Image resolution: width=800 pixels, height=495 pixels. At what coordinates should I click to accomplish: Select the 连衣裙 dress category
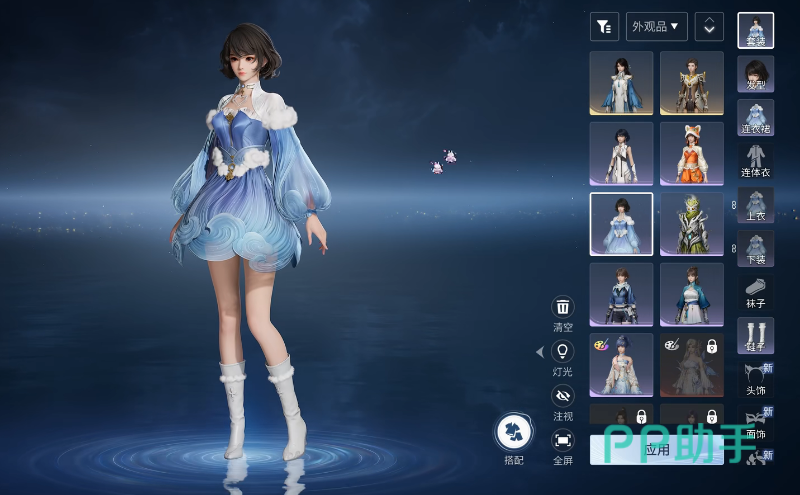(755, 117)
